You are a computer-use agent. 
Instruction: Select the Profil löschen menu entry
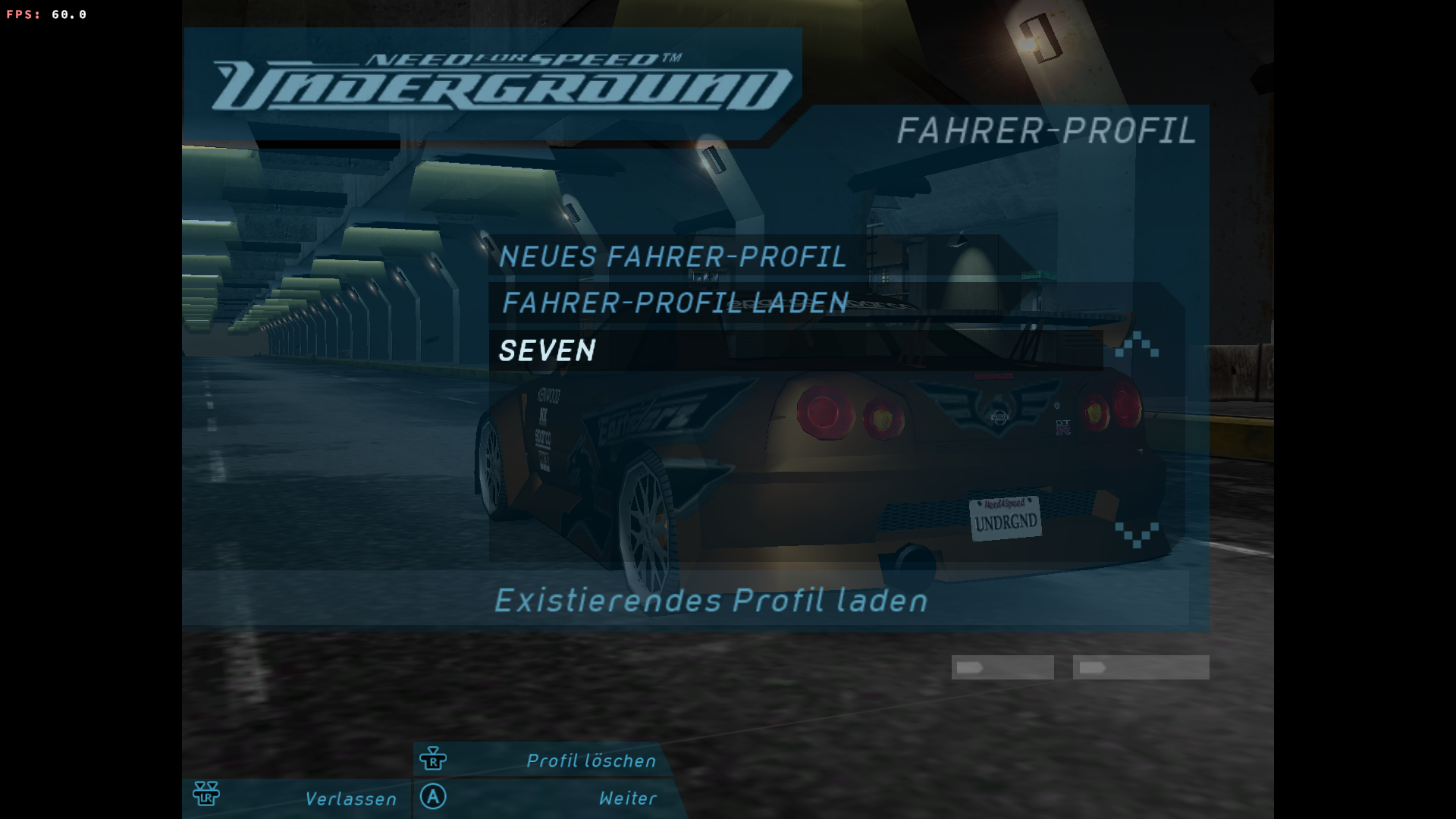click(591, 761)
